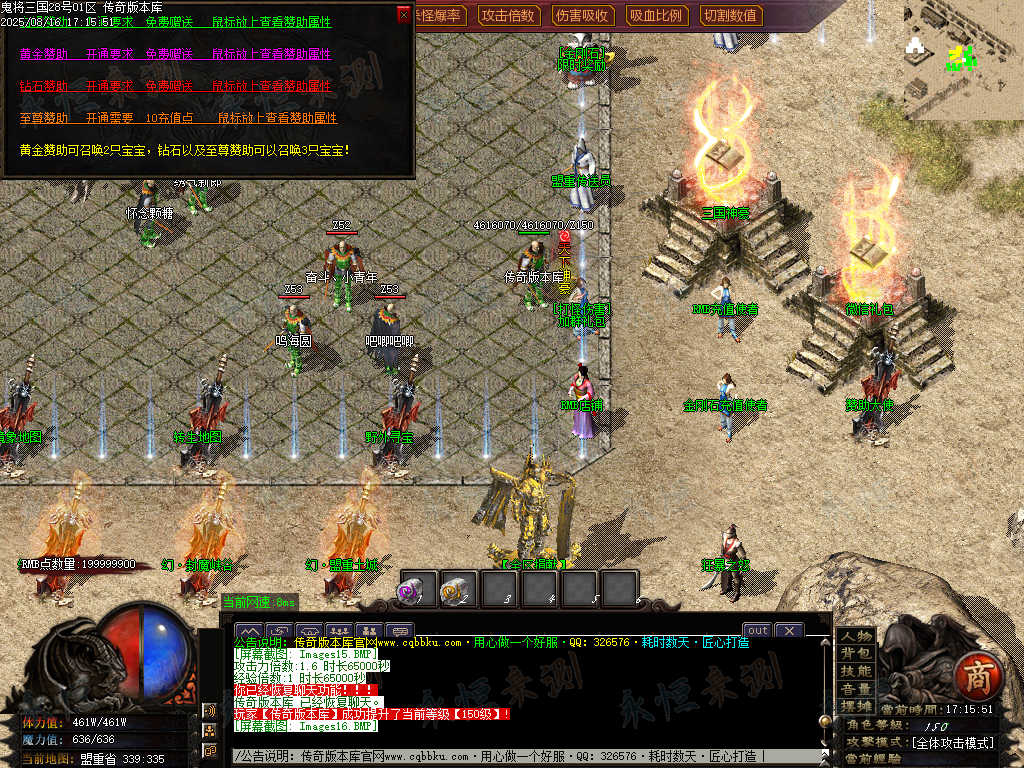Close the sponsorship info panel
This screenshot has width=1024, height=768.
click(404, 14)
